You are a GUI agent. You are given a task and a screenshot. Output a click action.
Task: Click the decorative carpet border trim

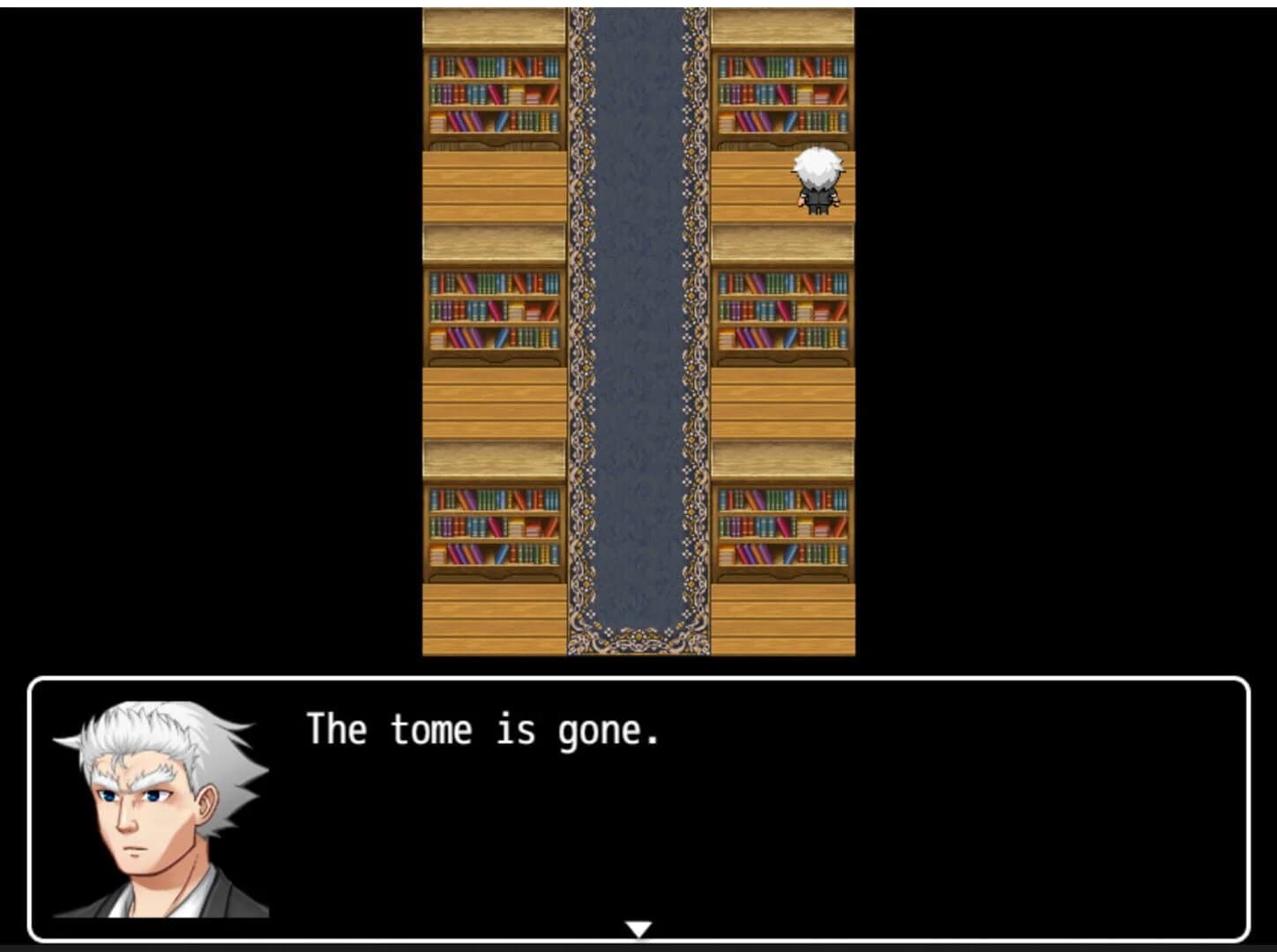[x=584, y=353]
